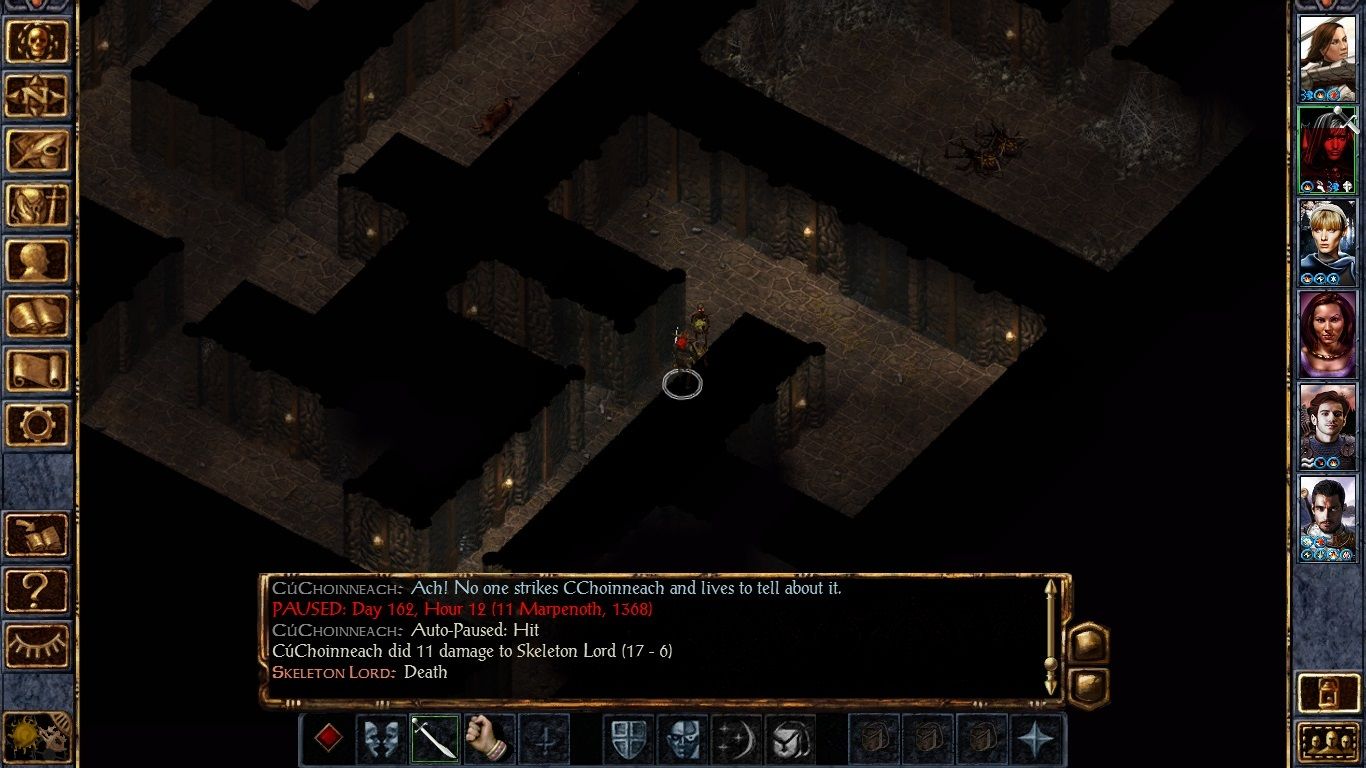Open the priest scroll icon
1366x768 pixels.
38,371
